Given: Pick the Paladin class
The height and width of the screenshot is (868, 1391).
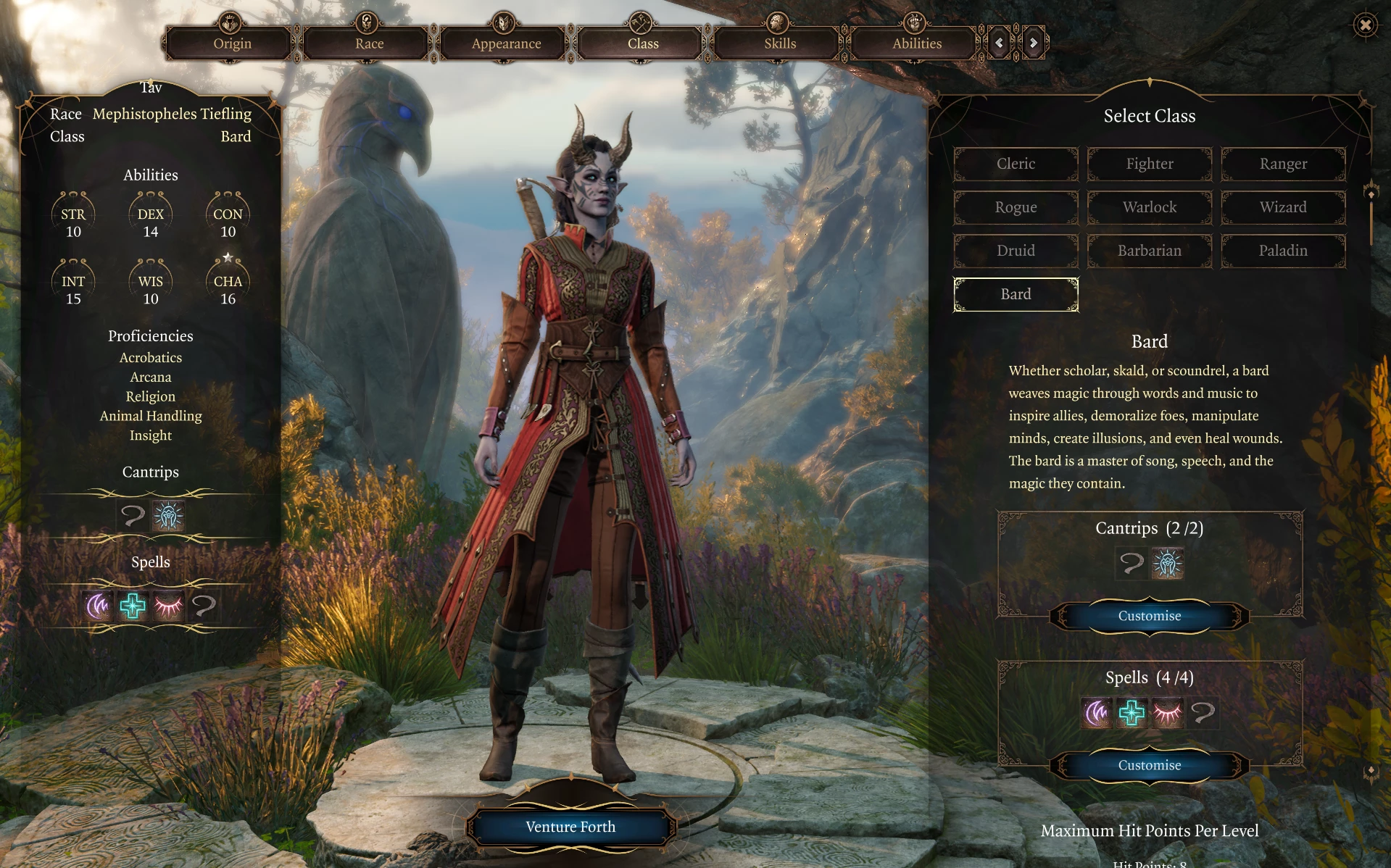Looking at the screenshot, I should tap(1283, 251).
